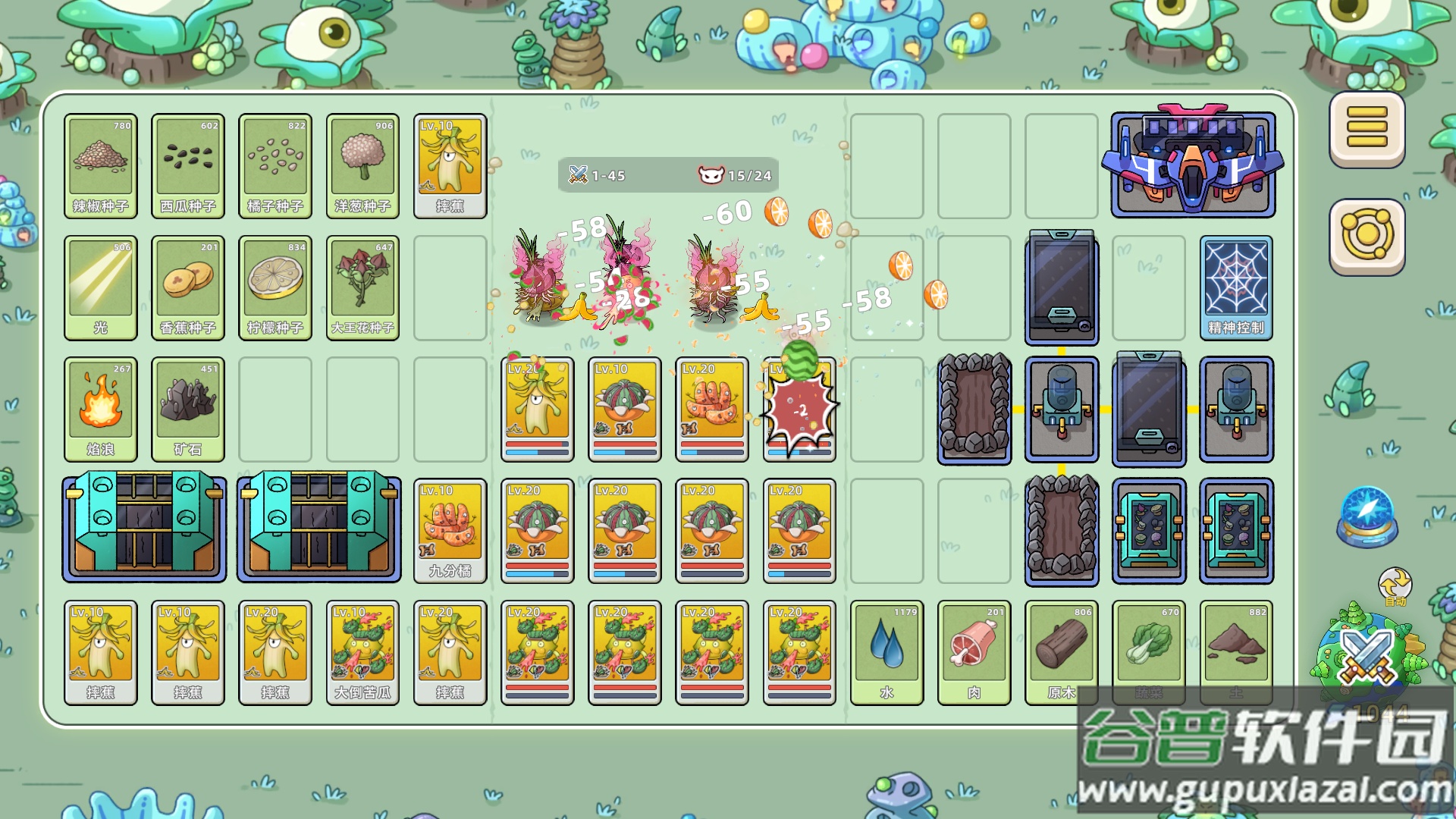Click a Lv.20 banana card's health bar
The image size is (1456, 819).
(x=538, y=444)
